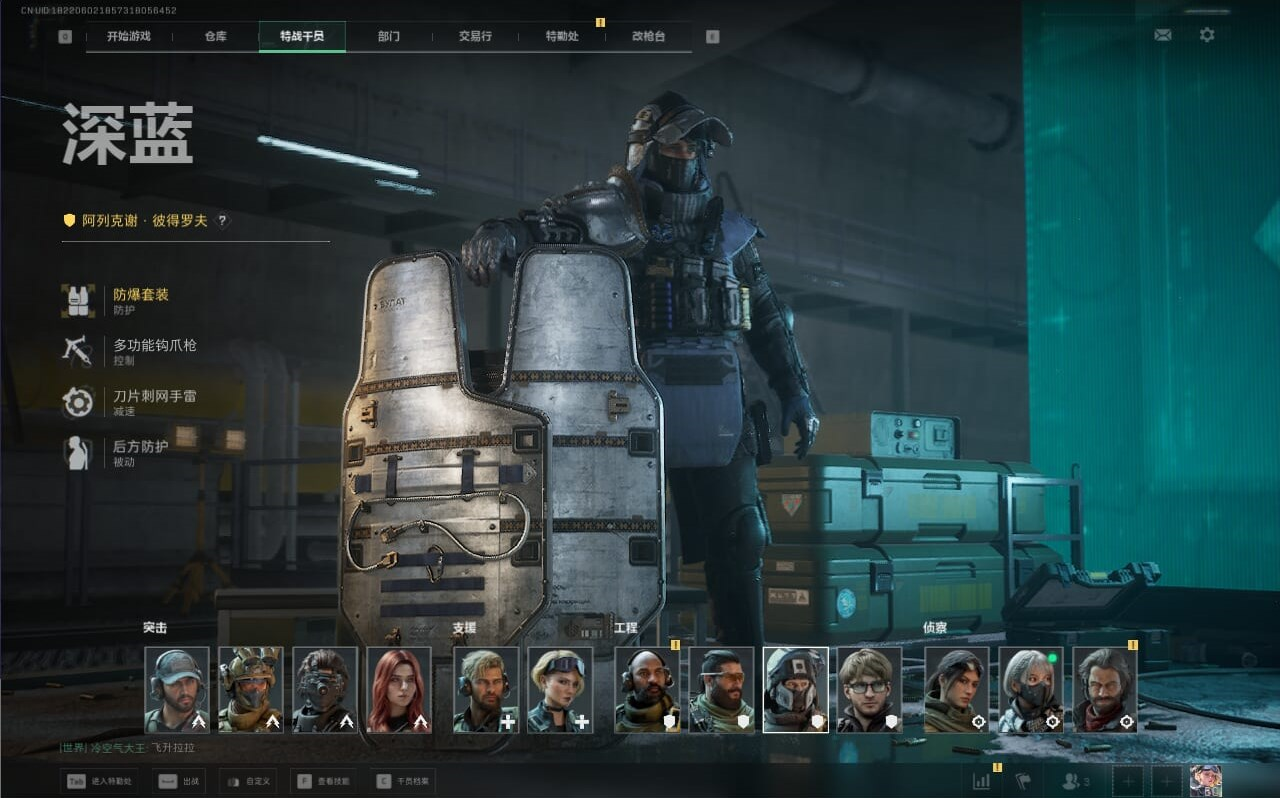1280x798 pixels.
Task: Open the 仓库 tab
Action: tap(215, 37)
